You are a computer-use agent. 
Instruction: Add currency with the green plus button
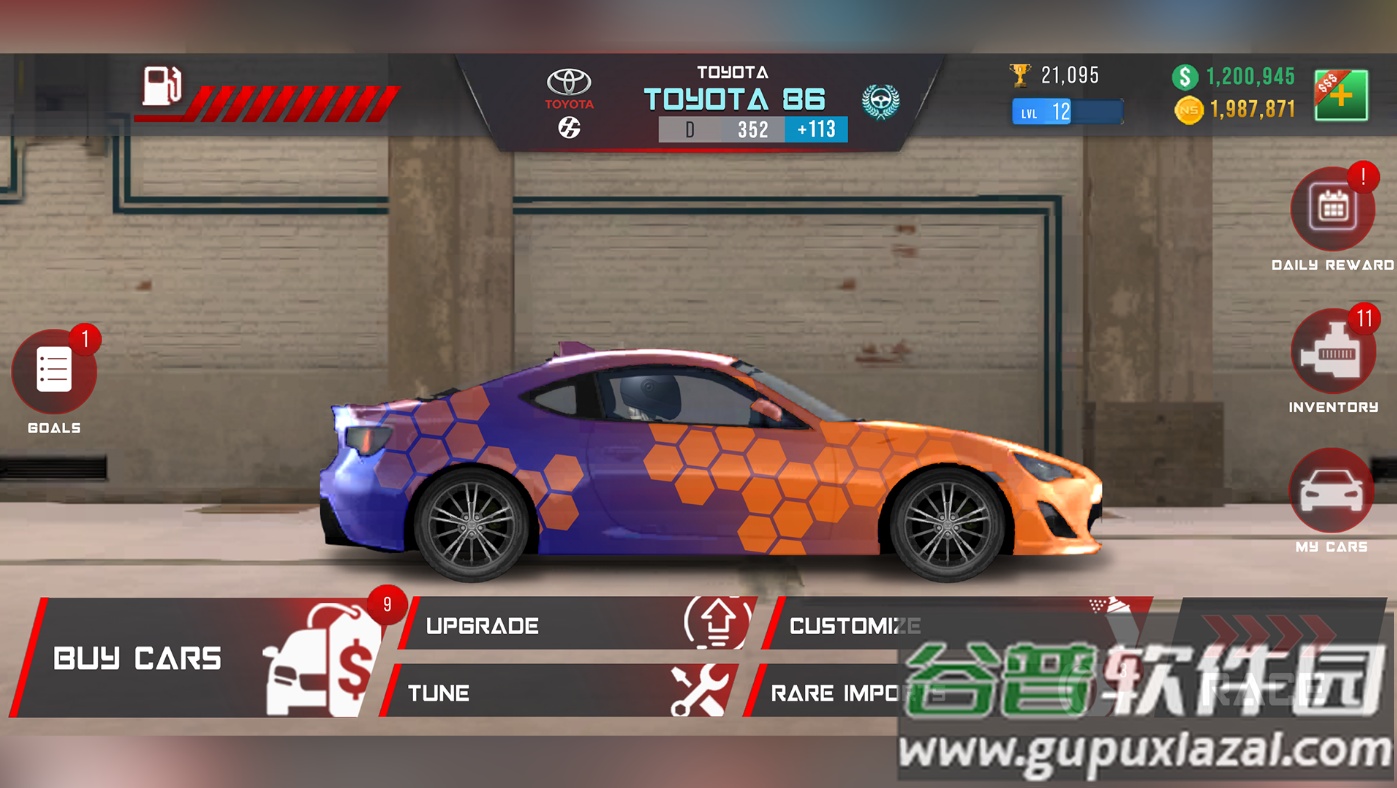click(x=1340, y=96)
